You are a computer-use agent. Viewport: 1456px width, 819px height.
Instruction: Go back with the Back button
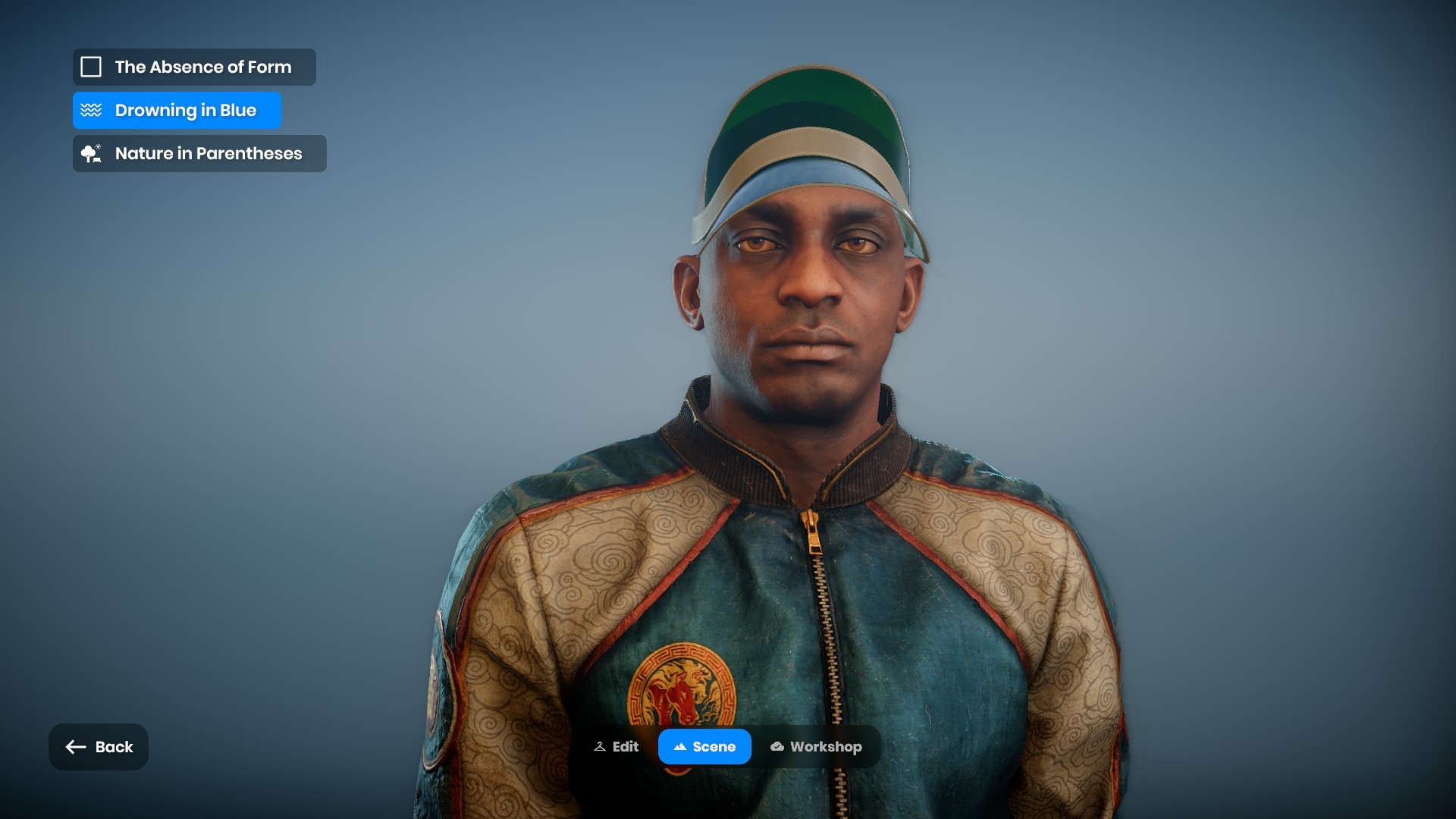[x=99, y=747]
